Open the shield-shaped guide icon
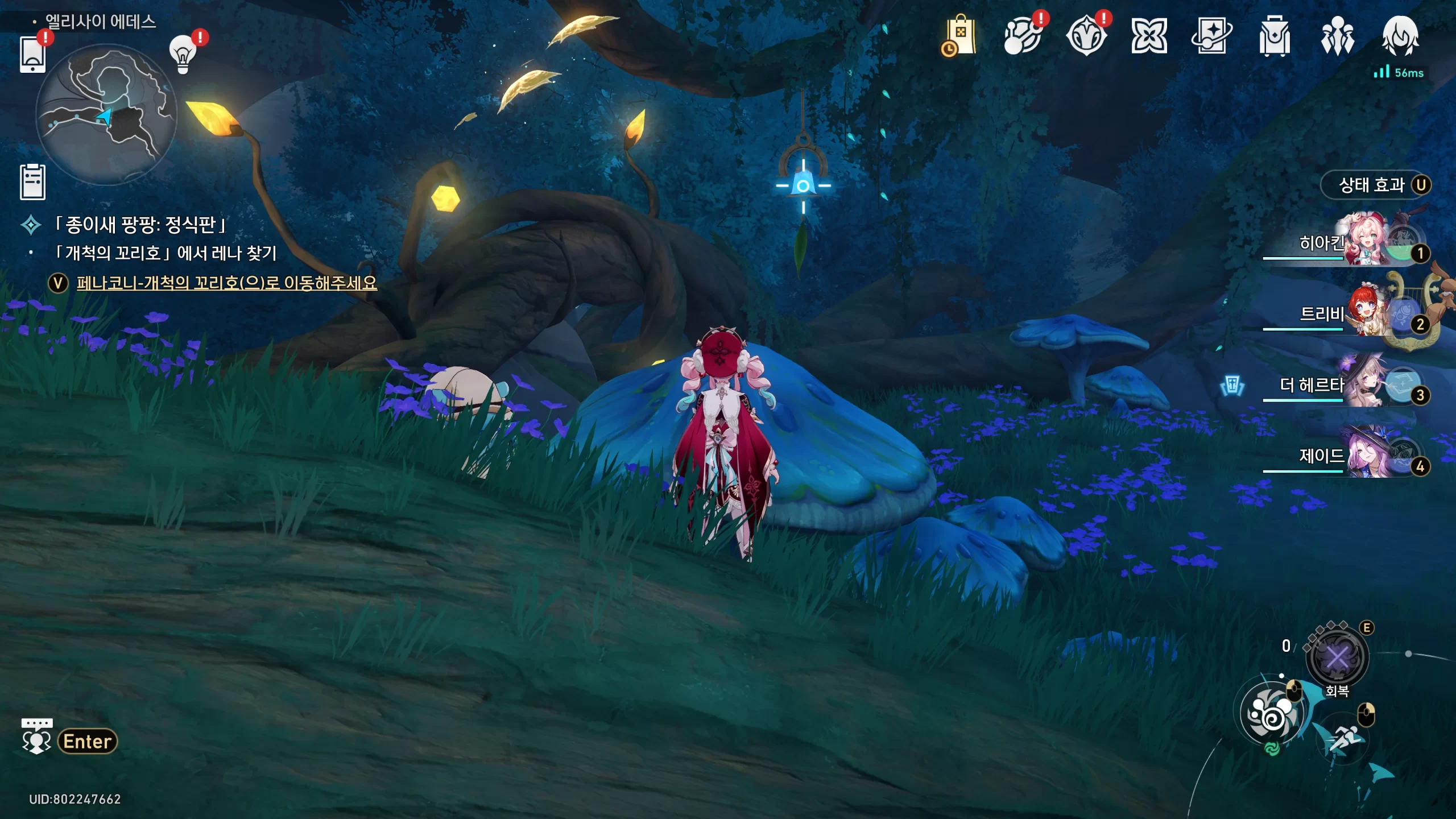Screen dimensions: 1456x819 (x=1086, y=36)
